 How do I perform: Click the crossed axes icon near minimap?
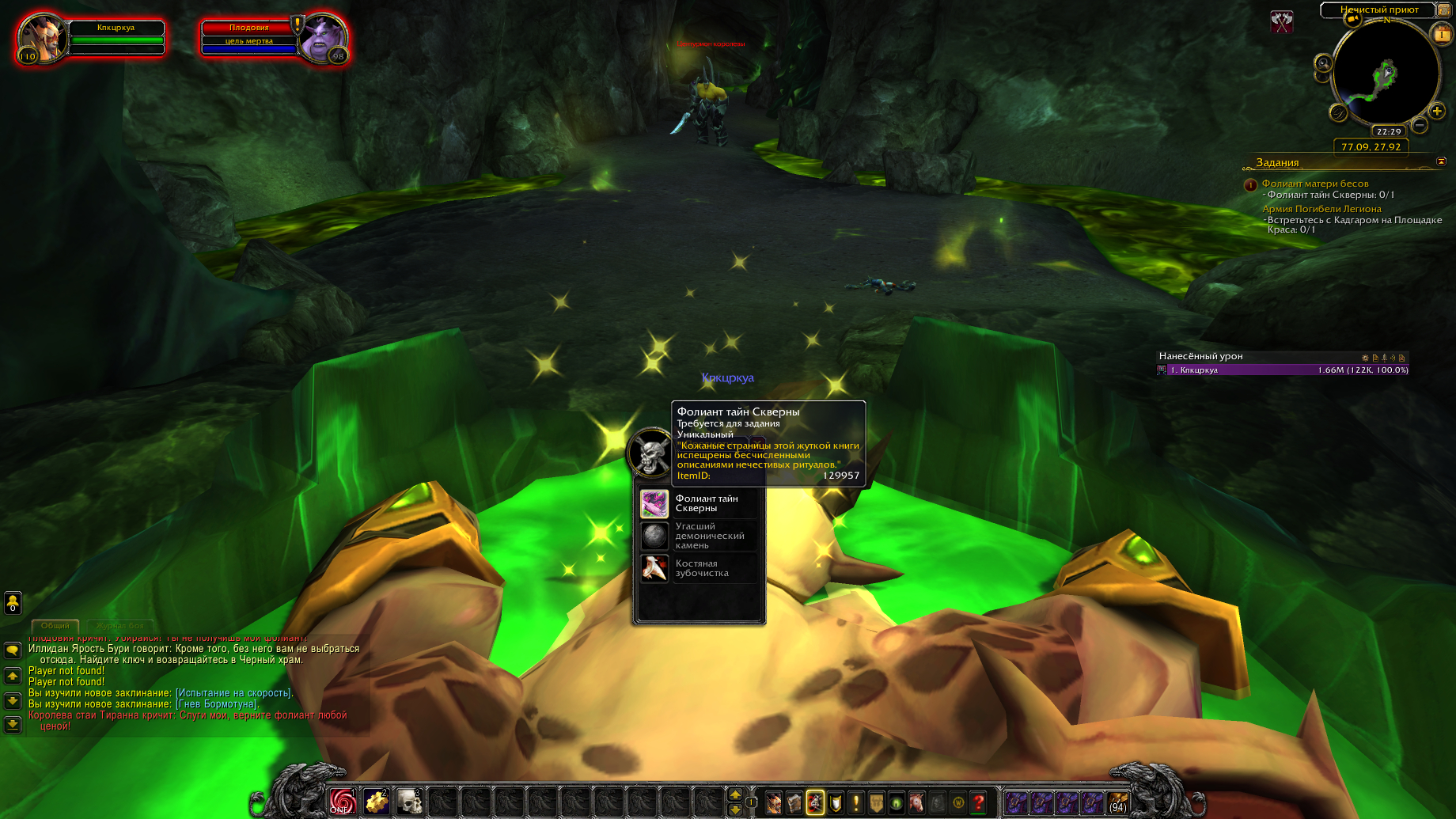(1281, 21)
